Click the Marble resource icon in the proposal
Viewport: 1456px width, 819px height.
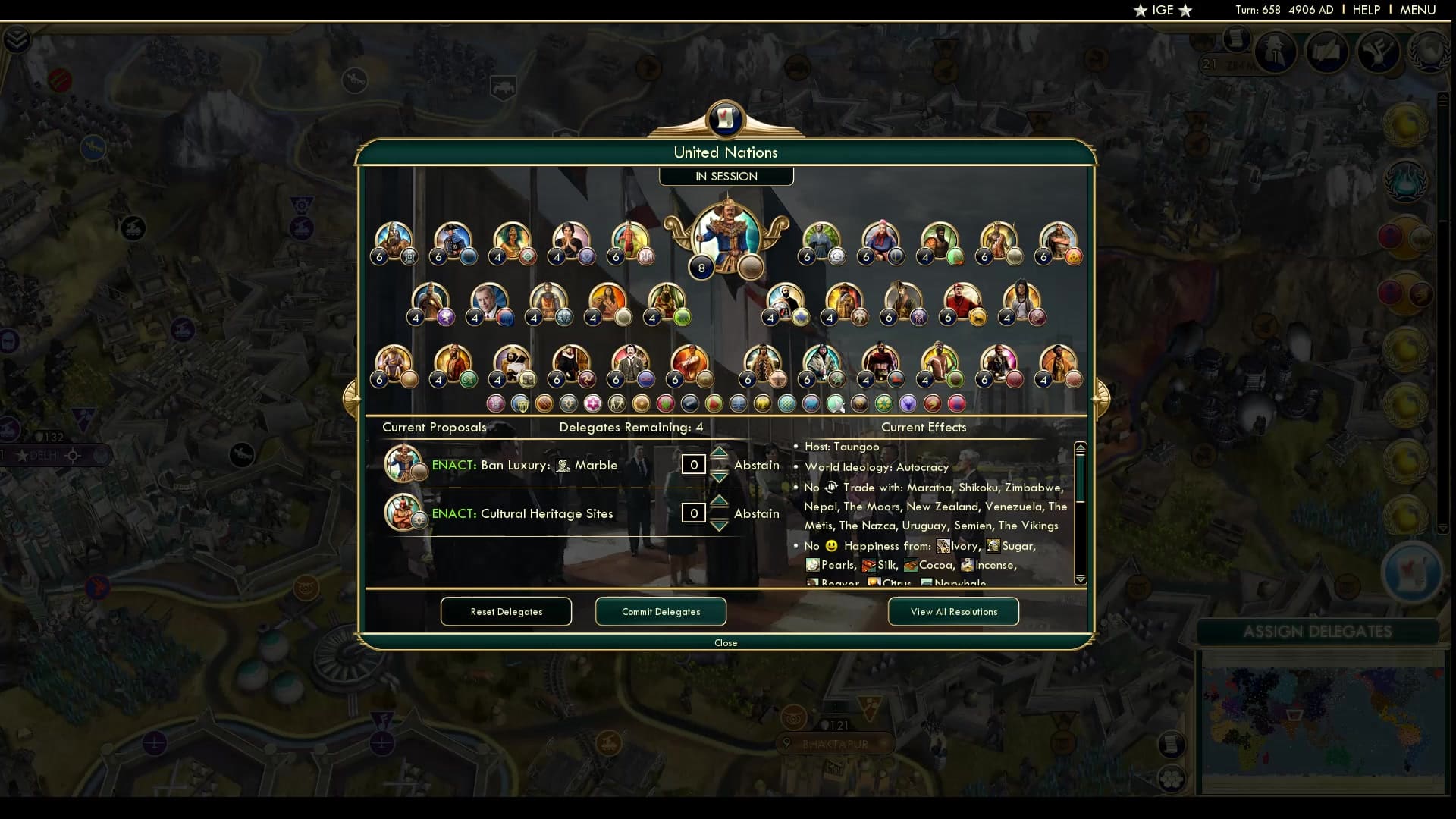tap(562, 465)
